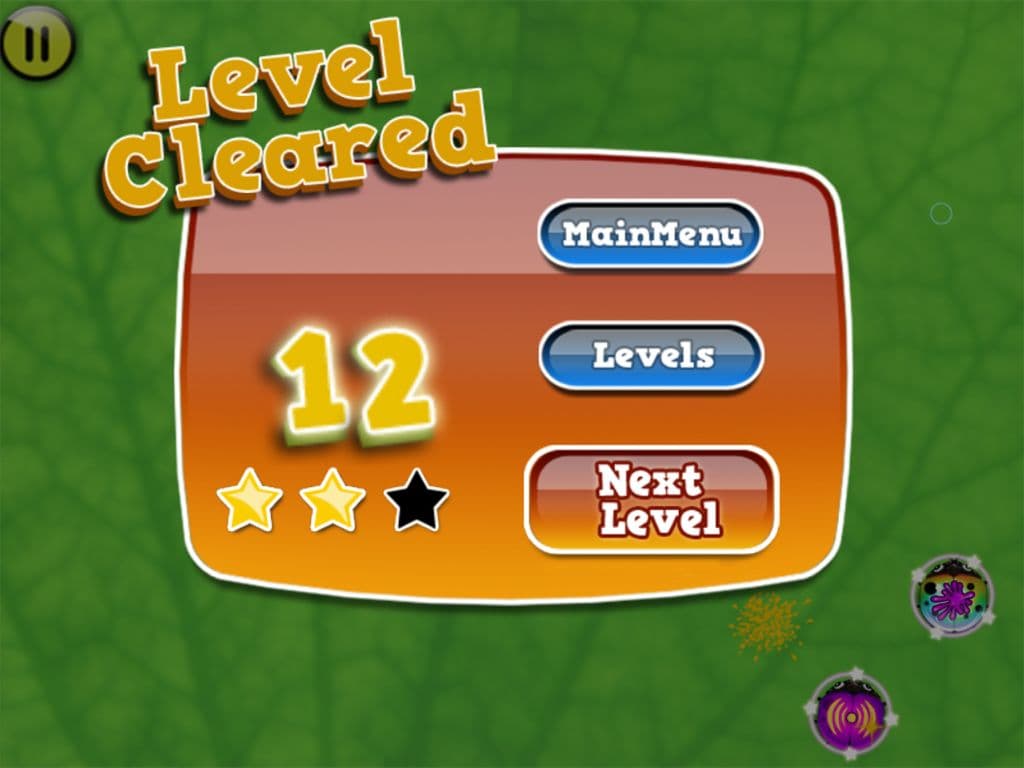Open the Levels selection screen
The height and width of the screenshot is (768, 1024).
coord(651,356)
